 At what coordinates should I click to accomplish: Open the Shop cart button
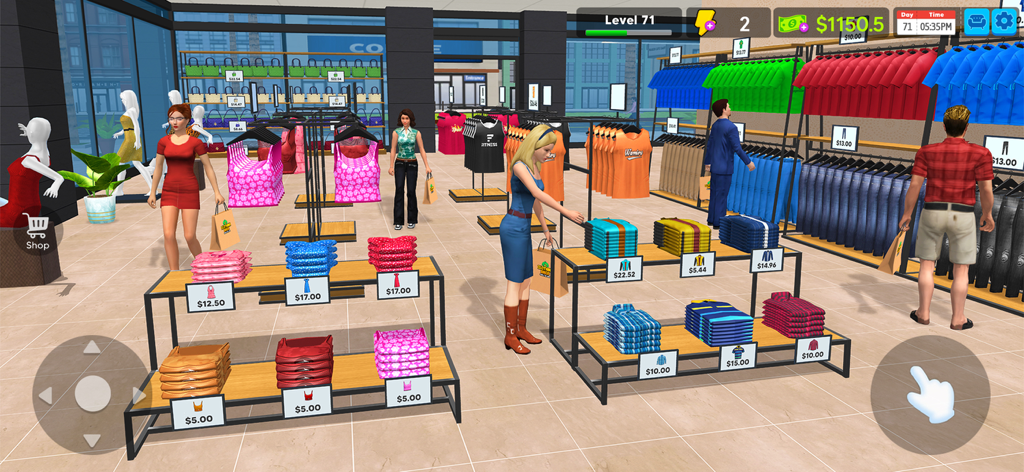coord(37,232)
